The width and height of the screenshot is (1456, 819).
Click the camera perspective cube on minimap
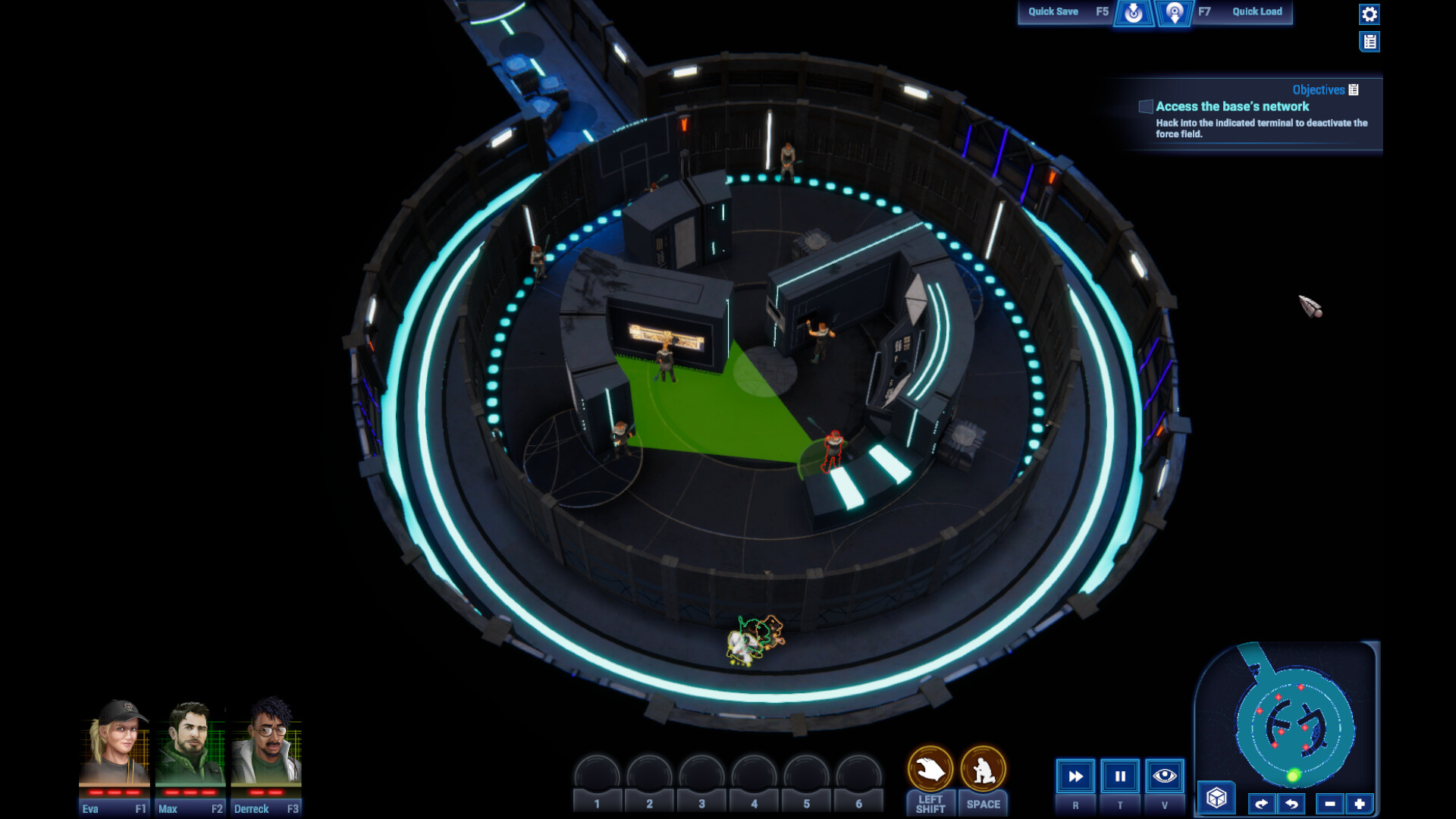tap(1216, 797)
